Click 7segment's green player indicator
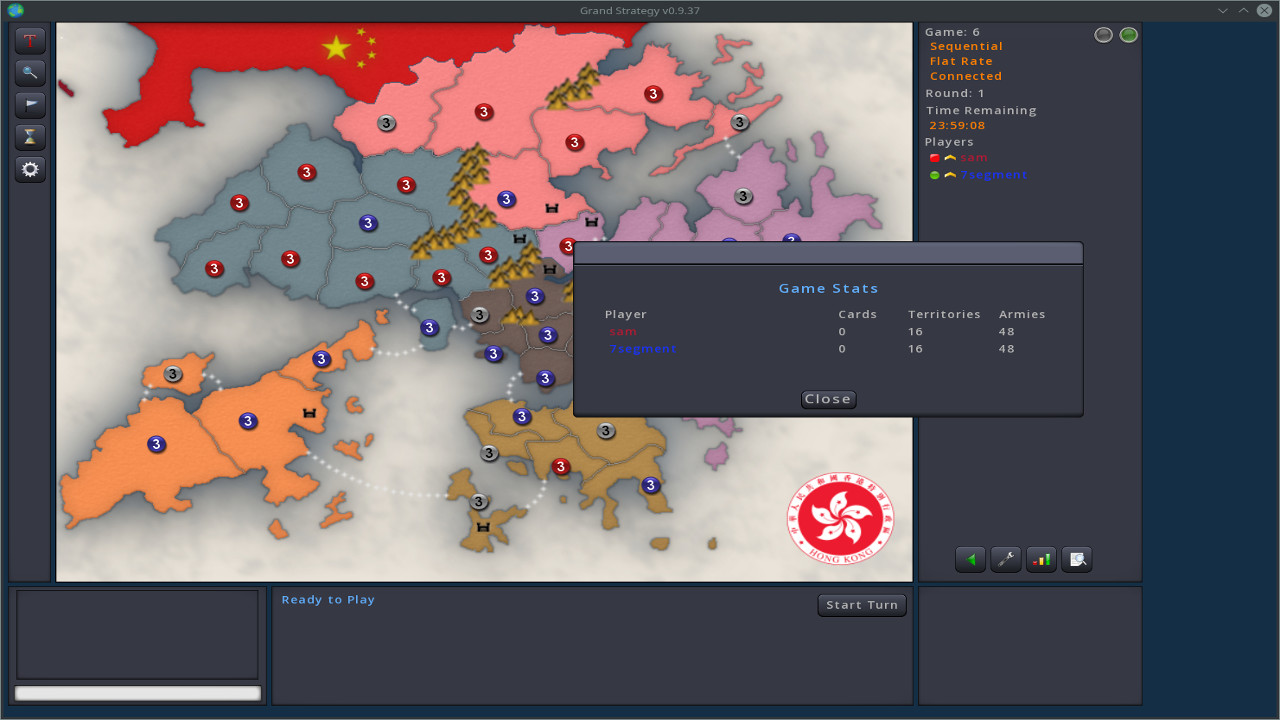The image size is (1280, 720). (932, 174)
